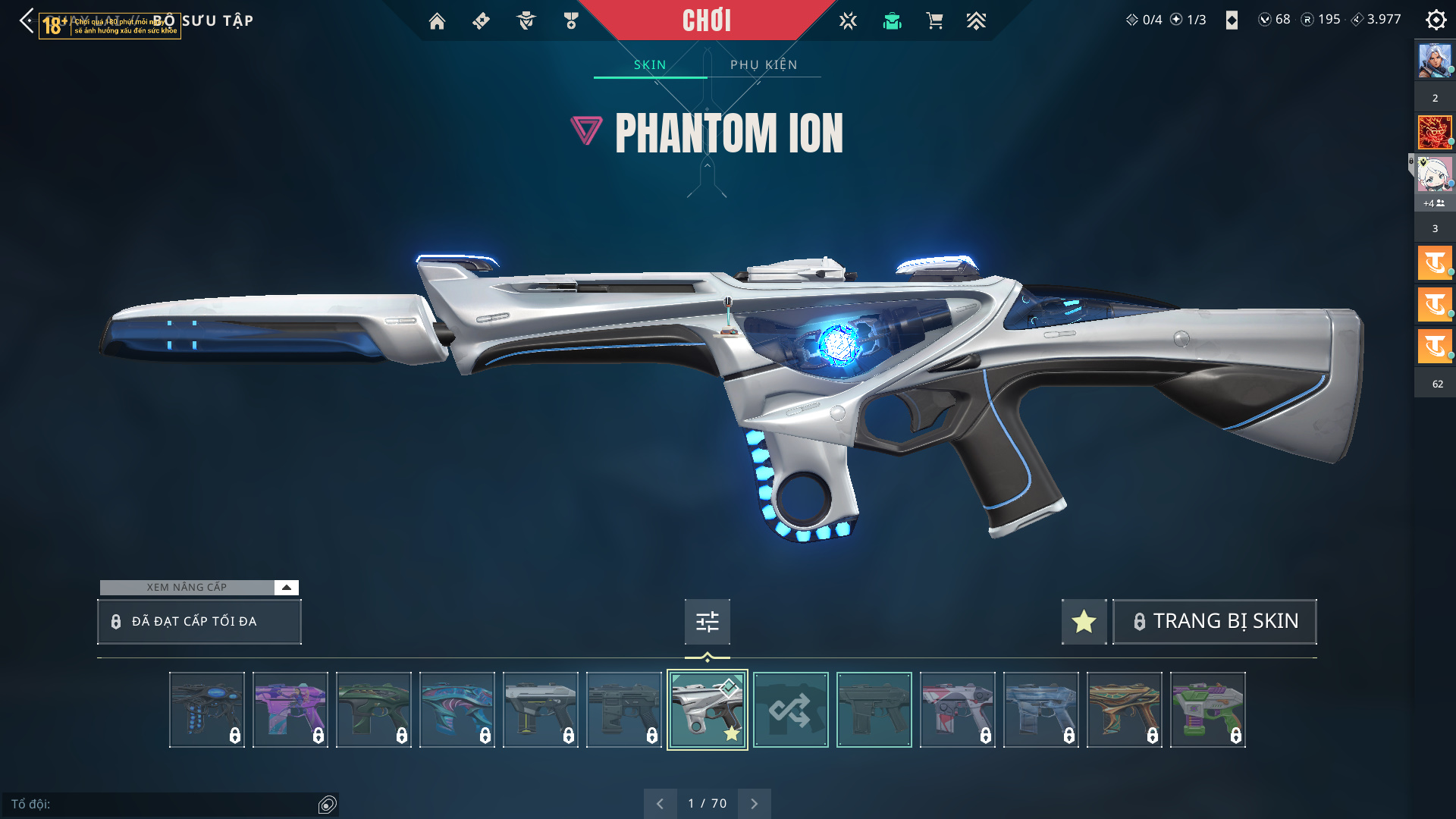The image size is (1456, 819).
Task: Click the TRANG BỊ SKIN equip button
Action: 1215,622
